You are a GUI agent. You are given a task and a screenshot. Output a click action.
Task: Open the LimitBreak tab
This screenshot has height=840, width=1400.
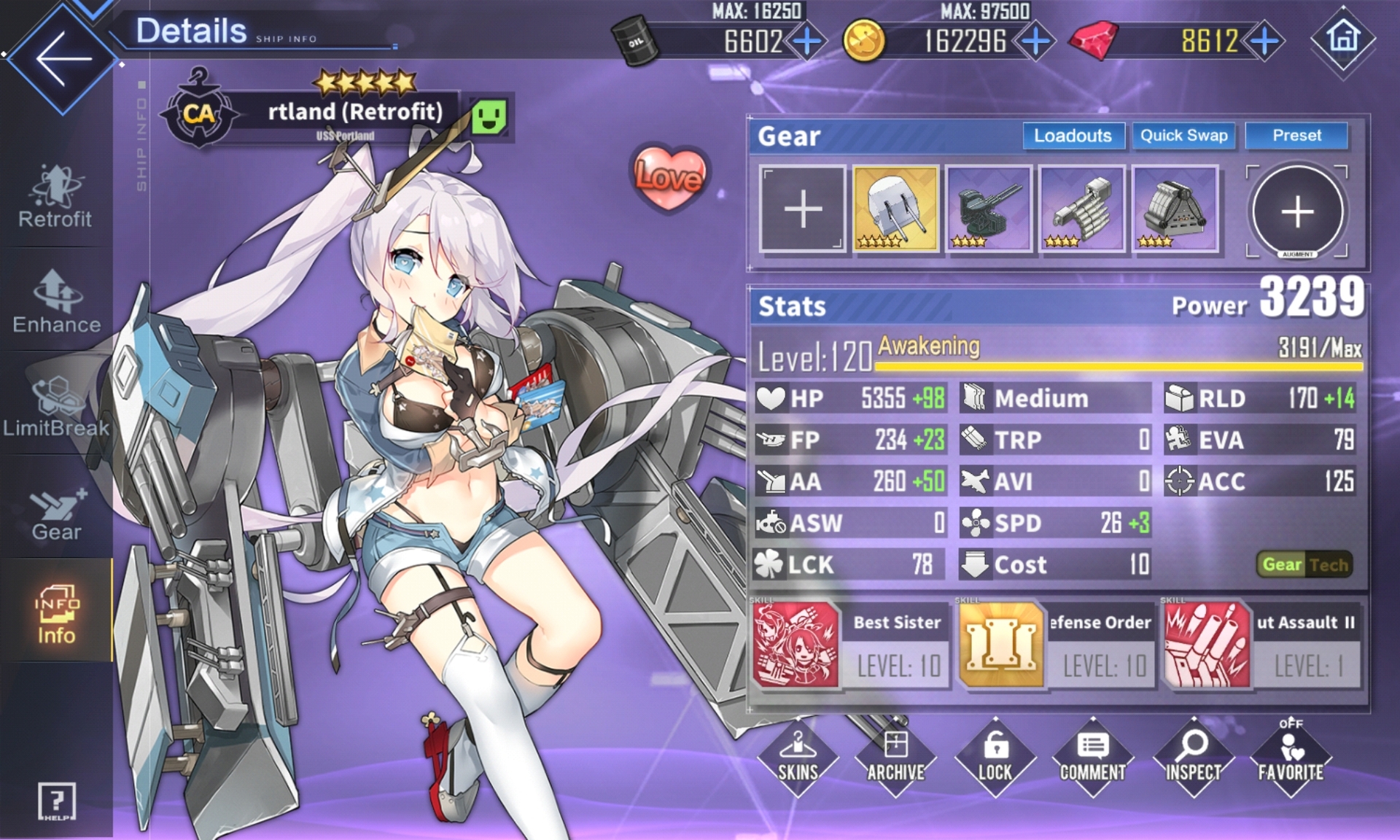(56, 407)
